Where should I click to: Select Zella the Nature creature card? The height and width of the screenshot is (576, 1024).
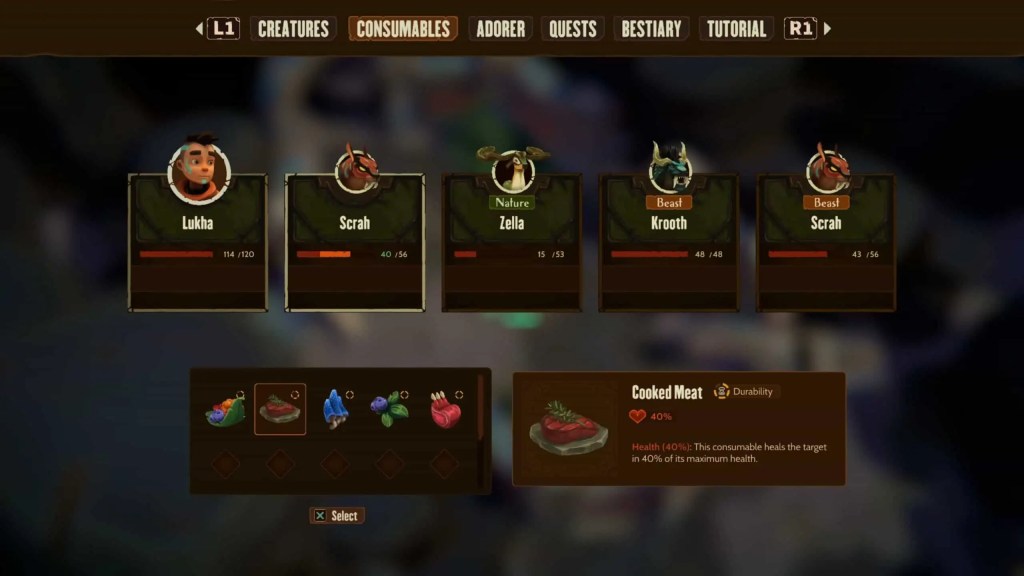pyautogui.click(x=511, y=241)
